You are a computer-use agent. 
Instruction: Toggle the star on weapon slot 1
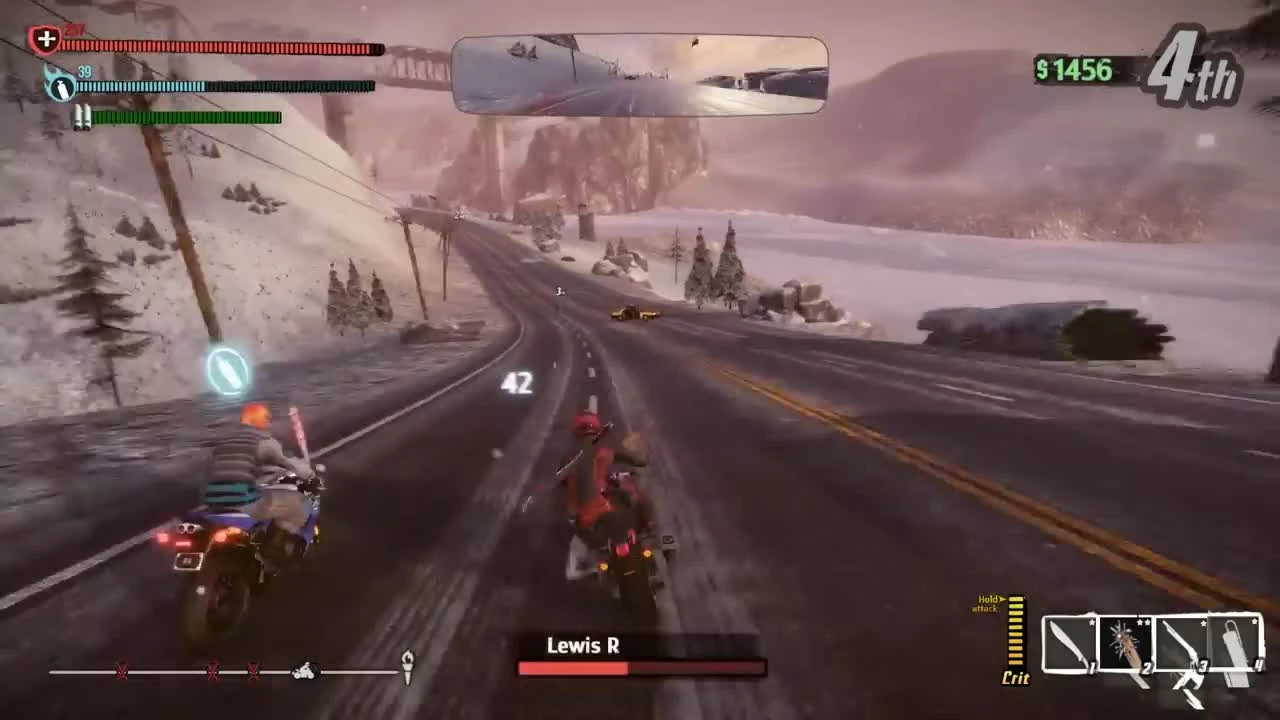1090,620
